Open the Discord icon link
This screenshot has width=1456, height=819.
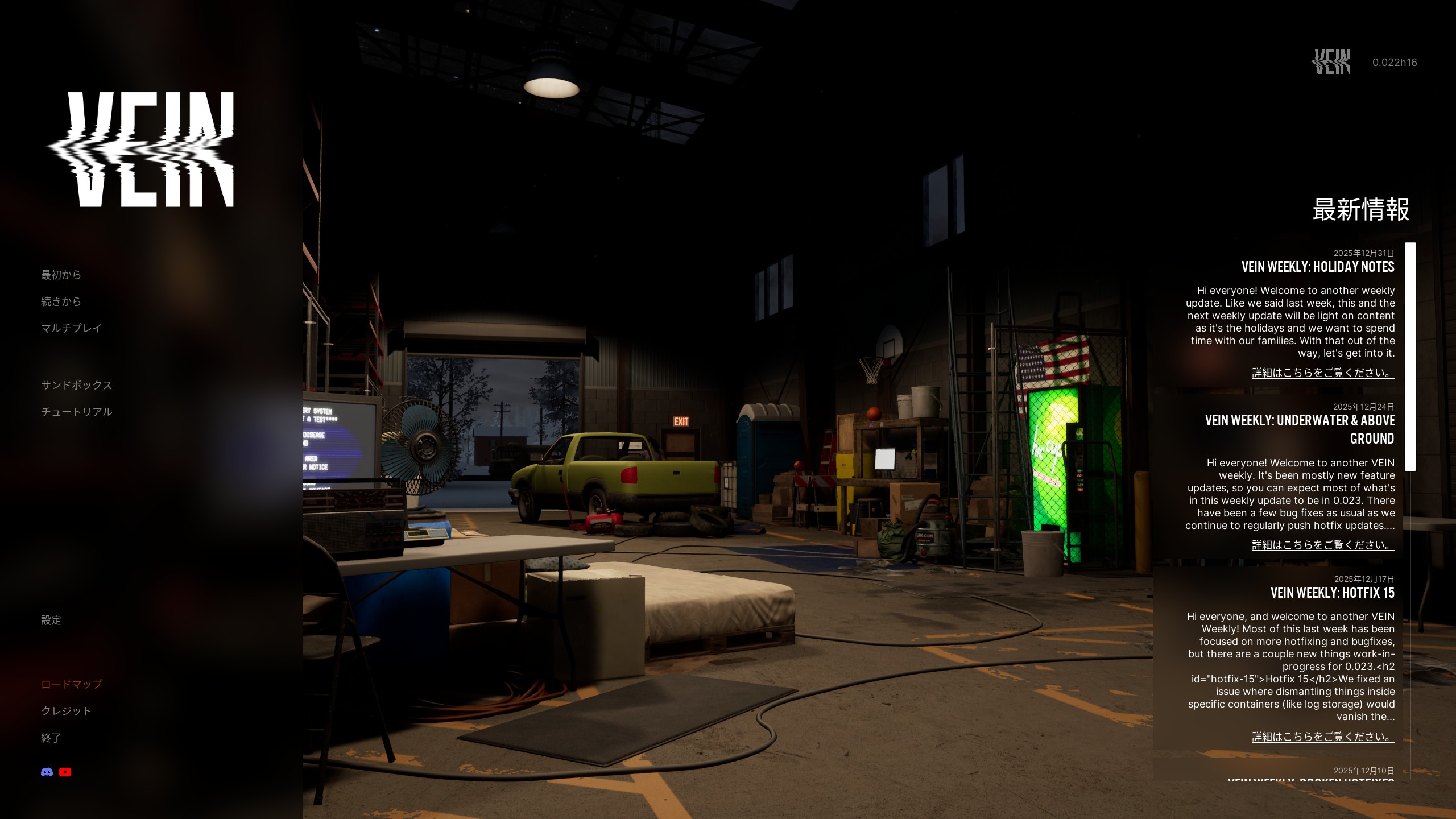[x=47, y=772]
